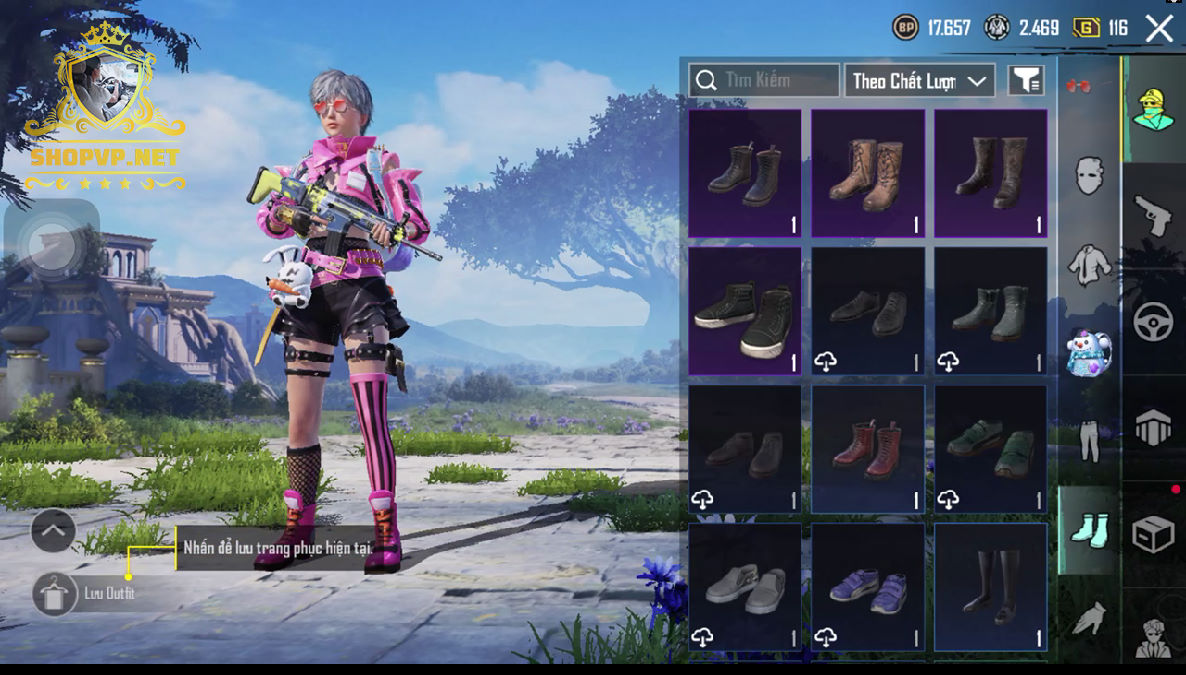Viewport: 1186px width, 675px height.
Task: Open the Theo Chất Lượng sort dropdown
Action: [x=919, y=81]
